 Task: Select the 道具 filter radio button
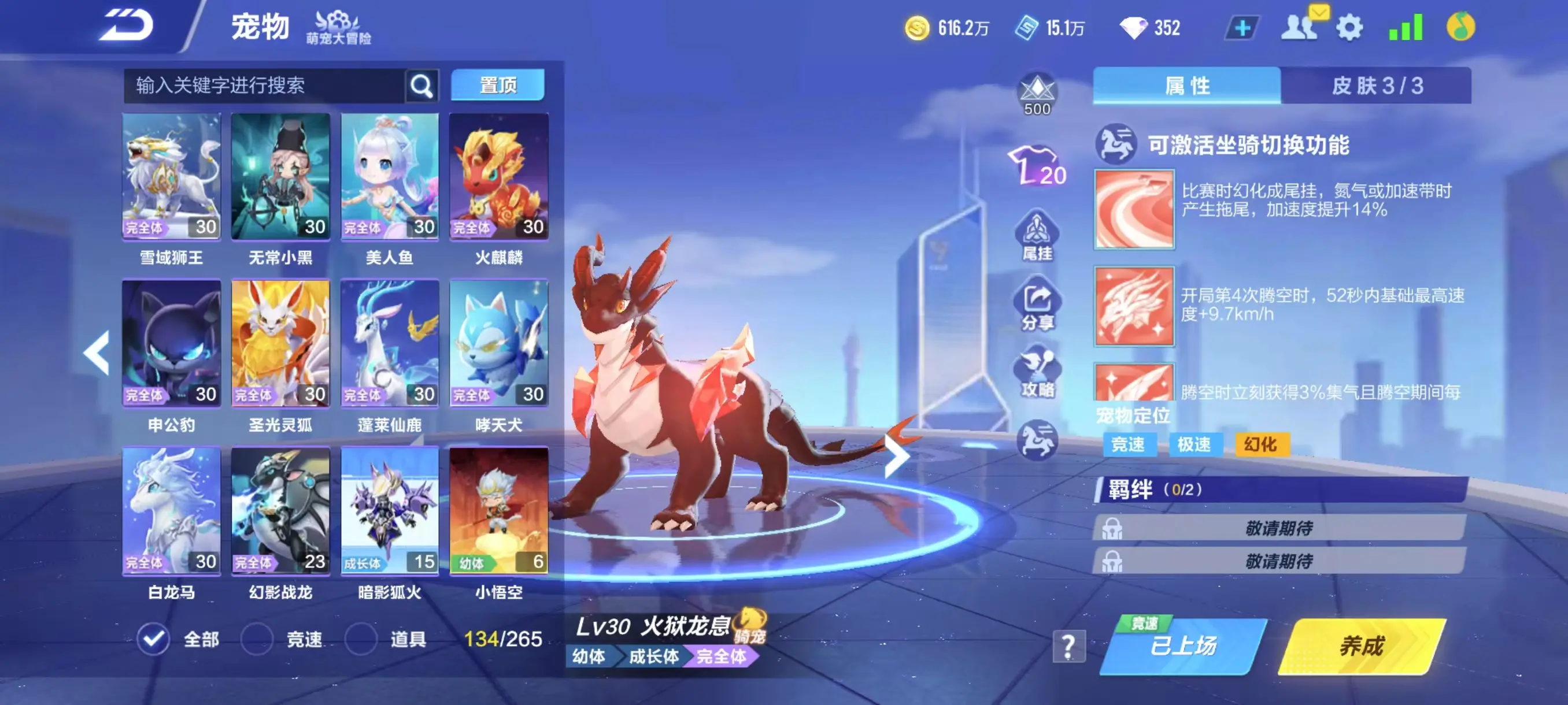pyautogui.click(x=363, y=639)
